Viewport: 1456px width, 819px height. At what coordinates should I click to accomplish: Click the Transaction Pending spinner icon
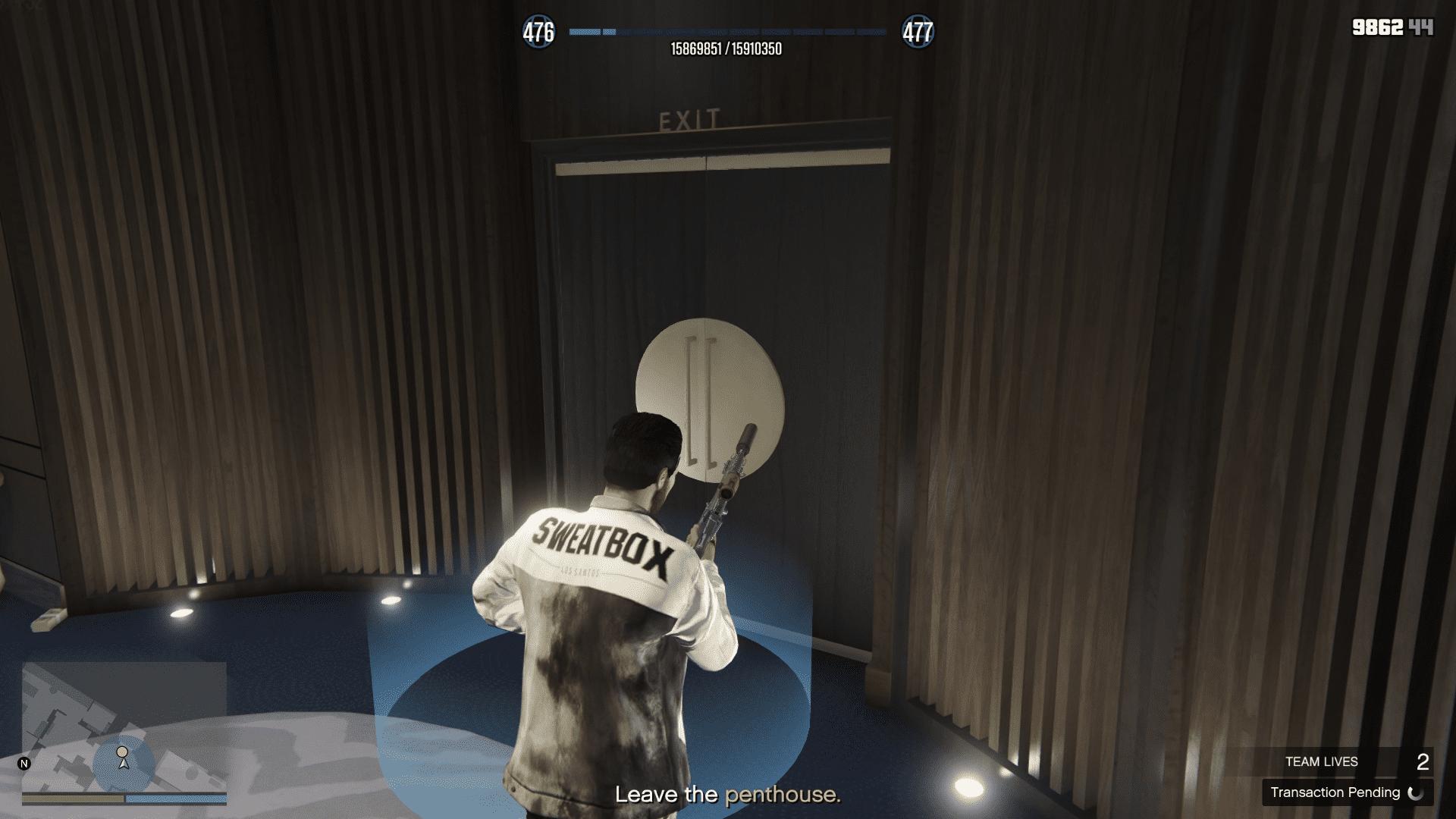[x=1415, y=793]
